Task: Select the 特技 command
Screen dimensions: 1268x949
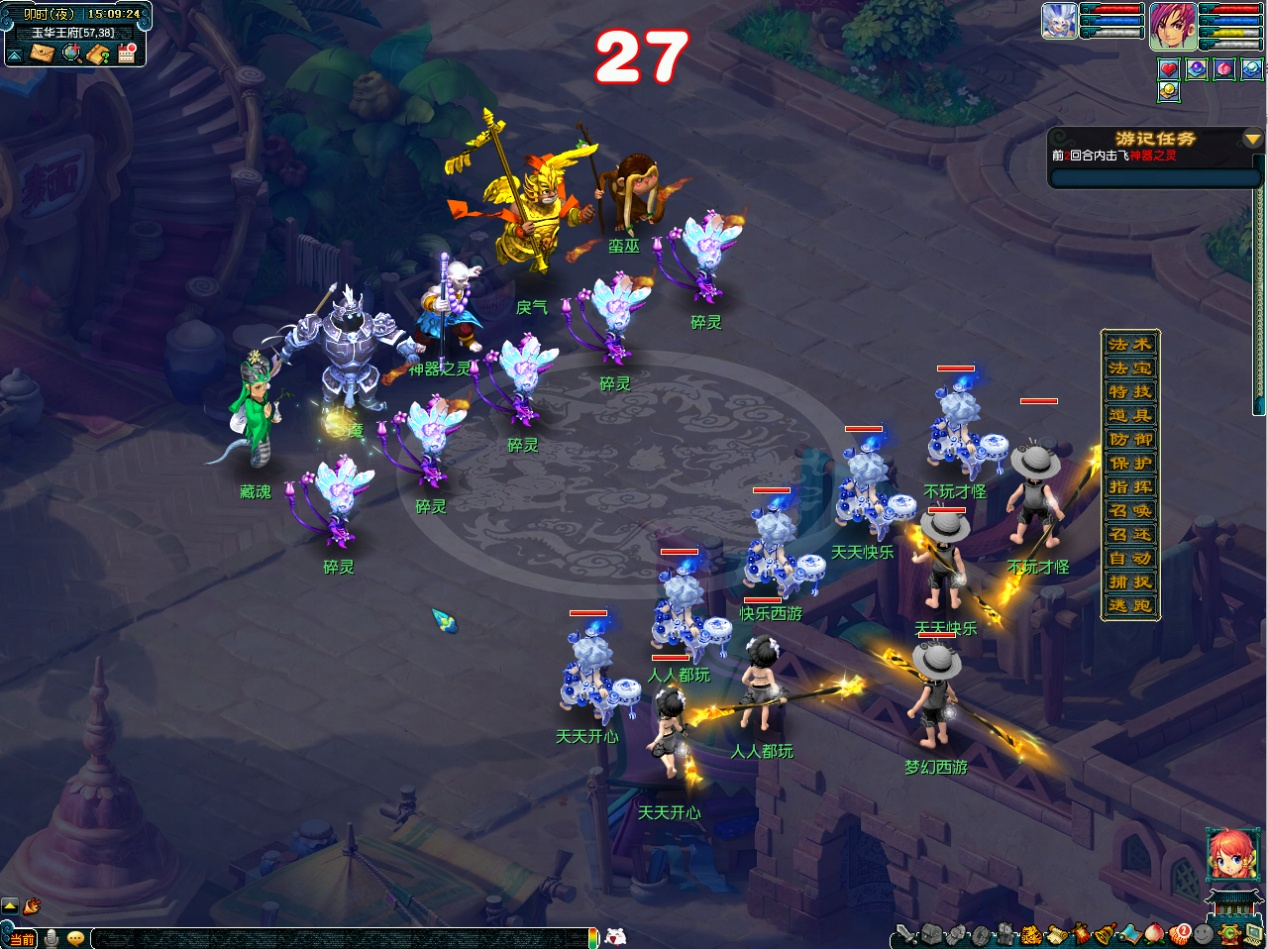Action: pyautogui.click(x=1130, y=392)
